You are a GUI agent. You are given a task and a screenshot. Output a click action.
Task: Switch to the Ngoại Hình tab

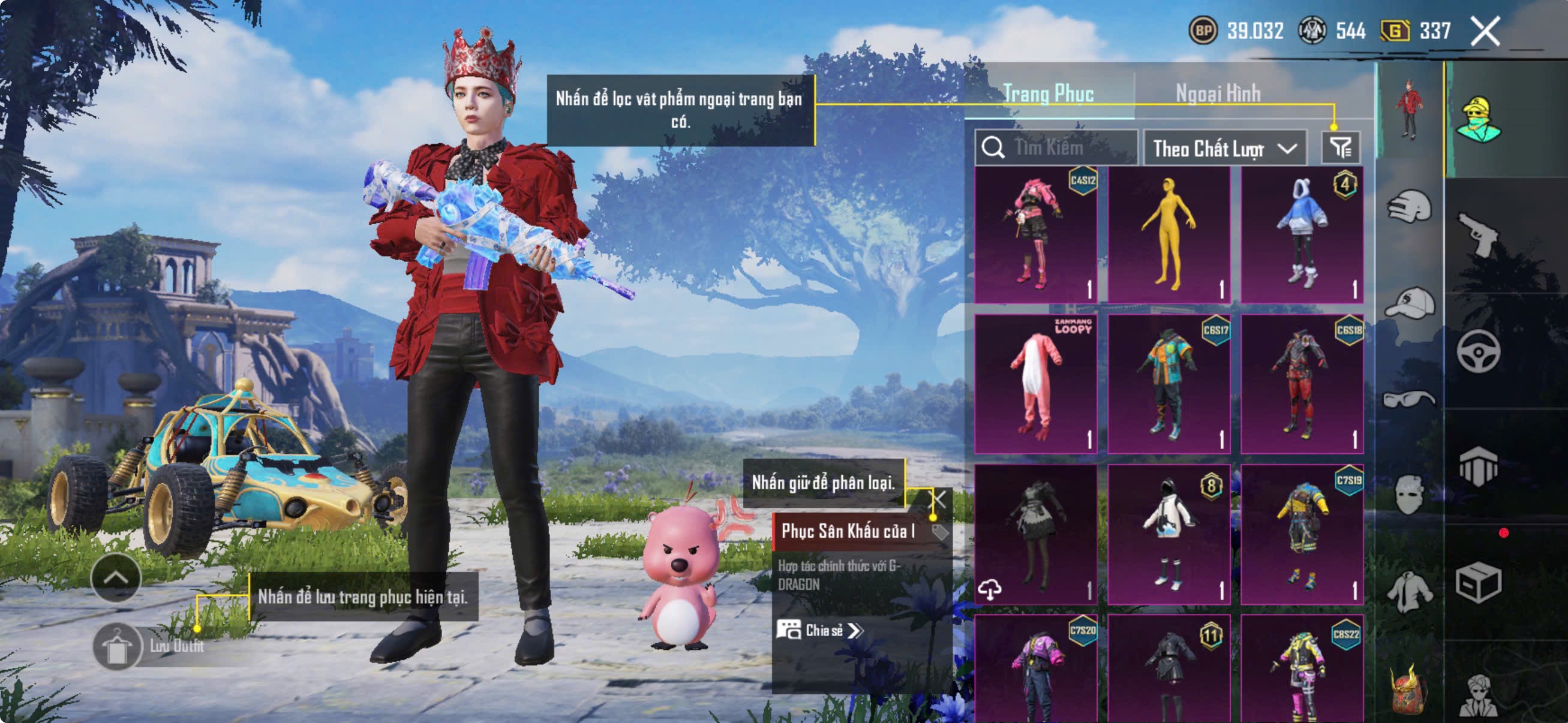pyautogui.click(x=1218, y=94)
